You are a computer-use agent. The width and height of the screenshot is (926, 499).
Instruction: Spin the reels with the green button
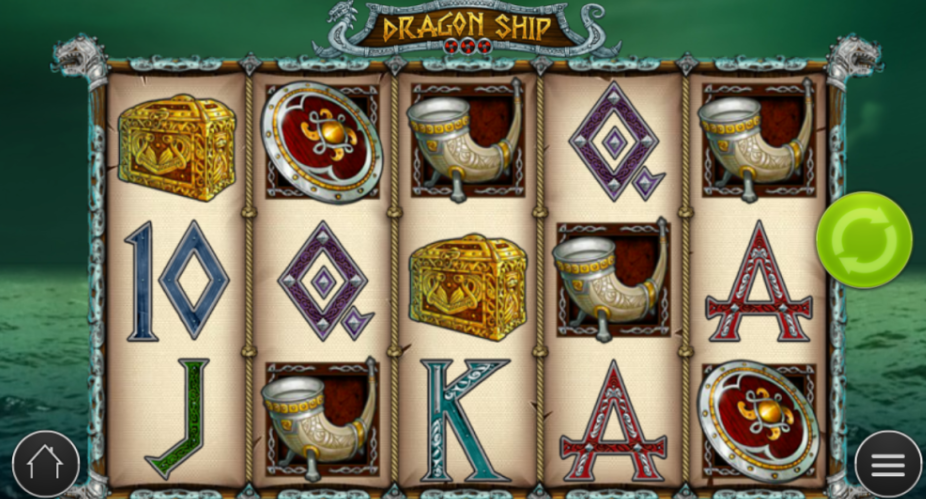[864, 240]
